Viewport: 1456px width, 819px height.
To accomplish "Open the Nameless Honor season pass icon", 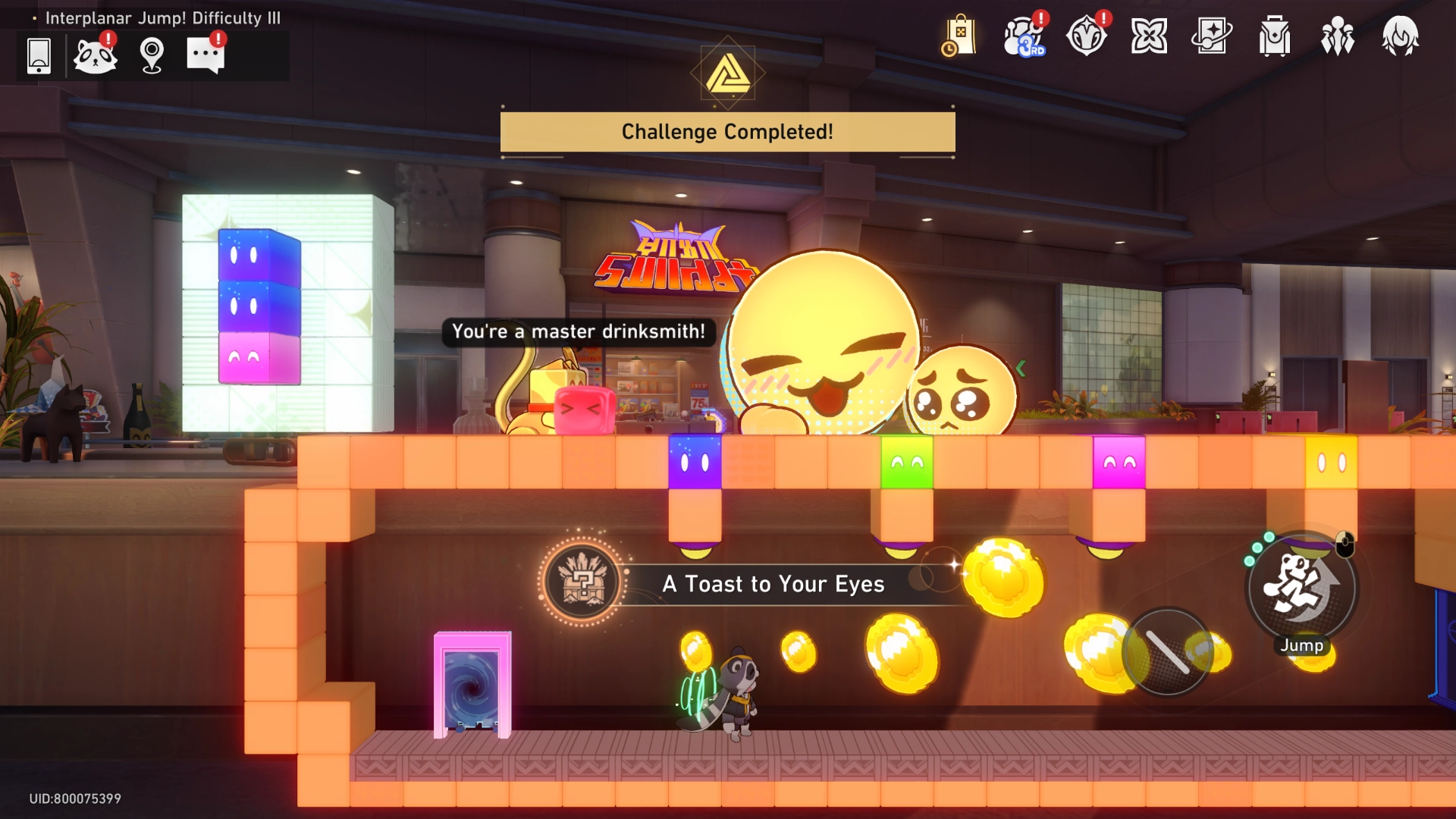I will [x=1087, y=36].
